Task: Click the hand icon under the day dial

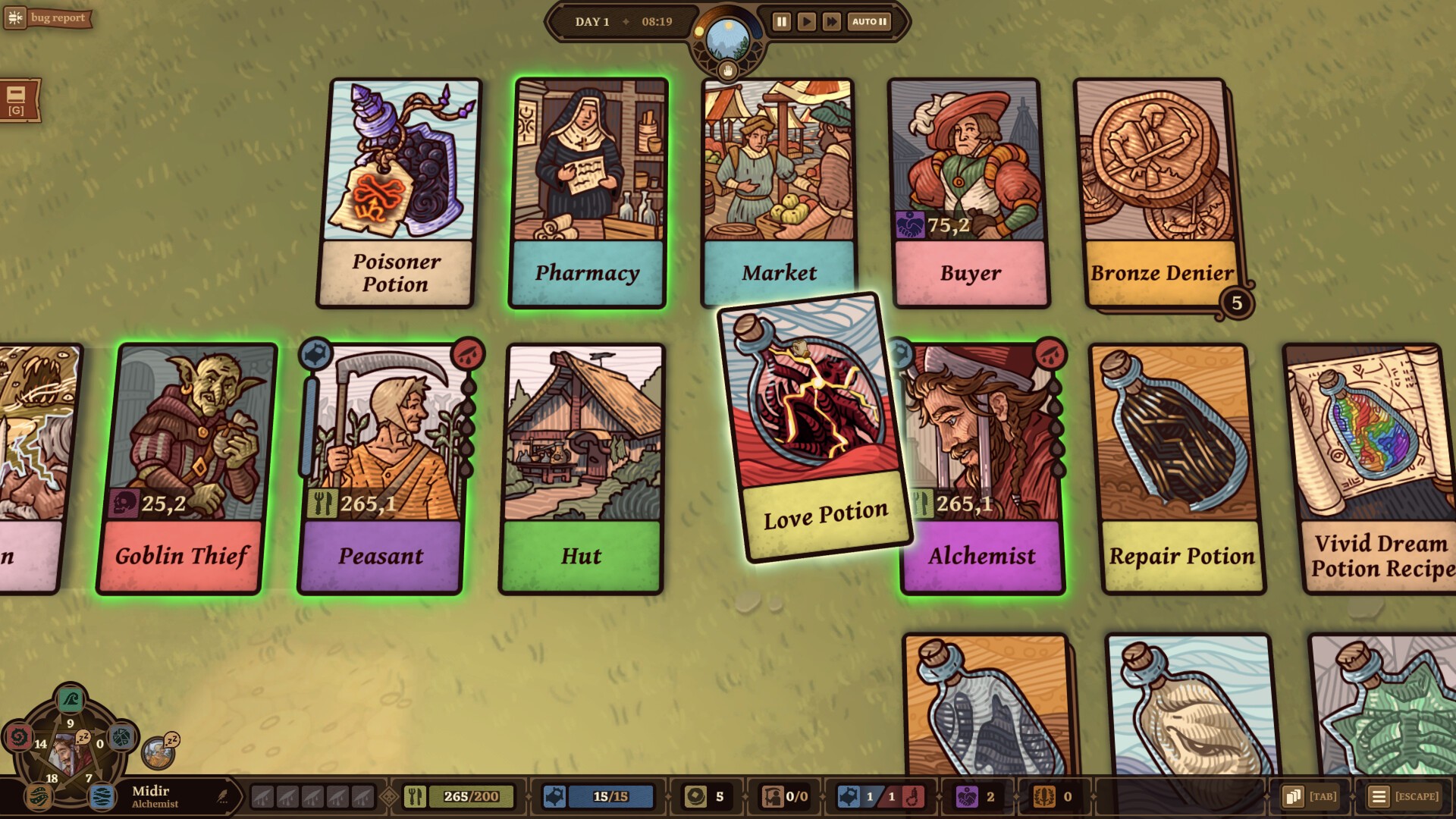Action: click(x=728, y=71)
